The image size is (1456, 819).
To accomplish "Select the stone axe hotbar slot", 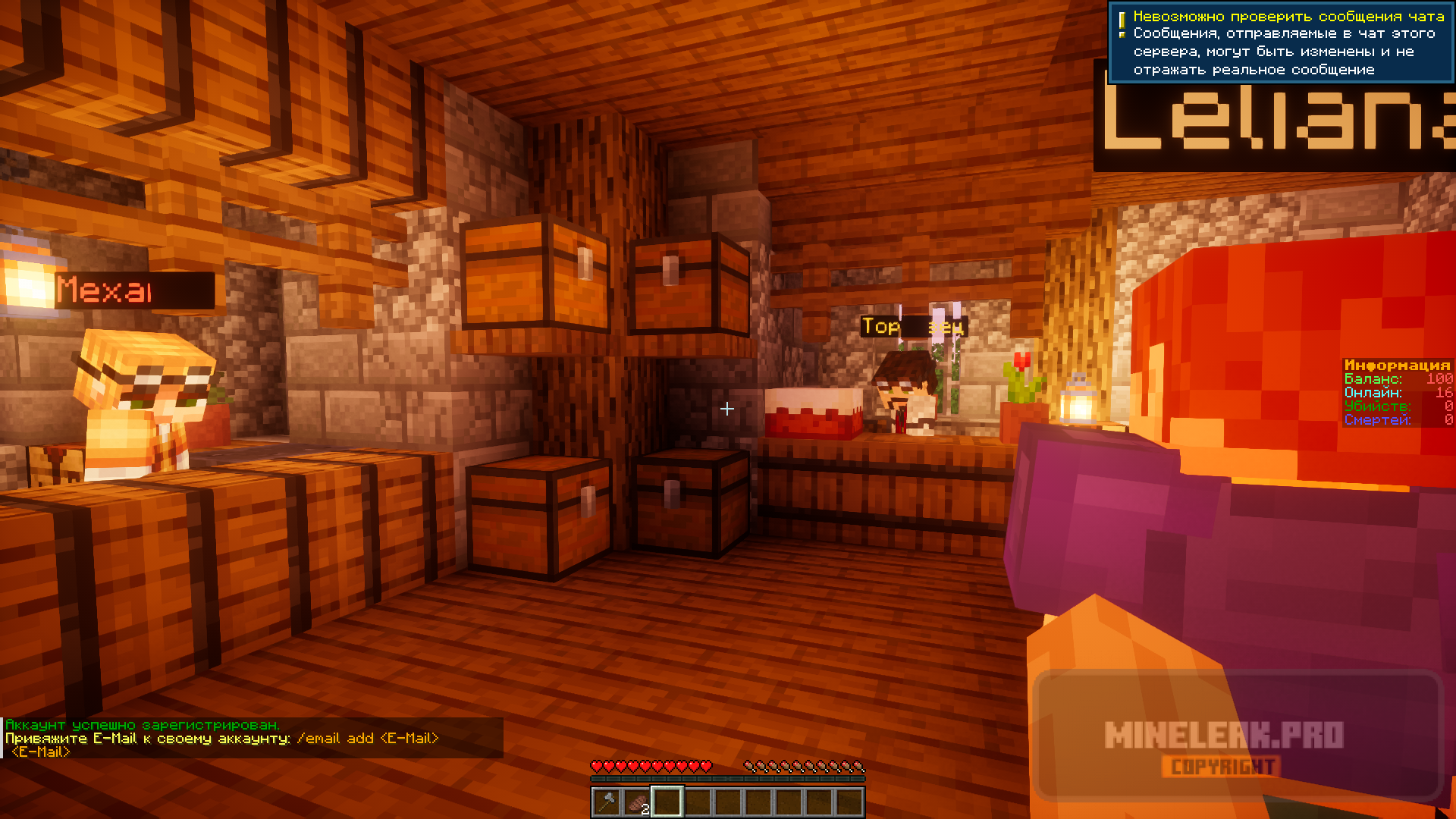I will coord(607,802).
